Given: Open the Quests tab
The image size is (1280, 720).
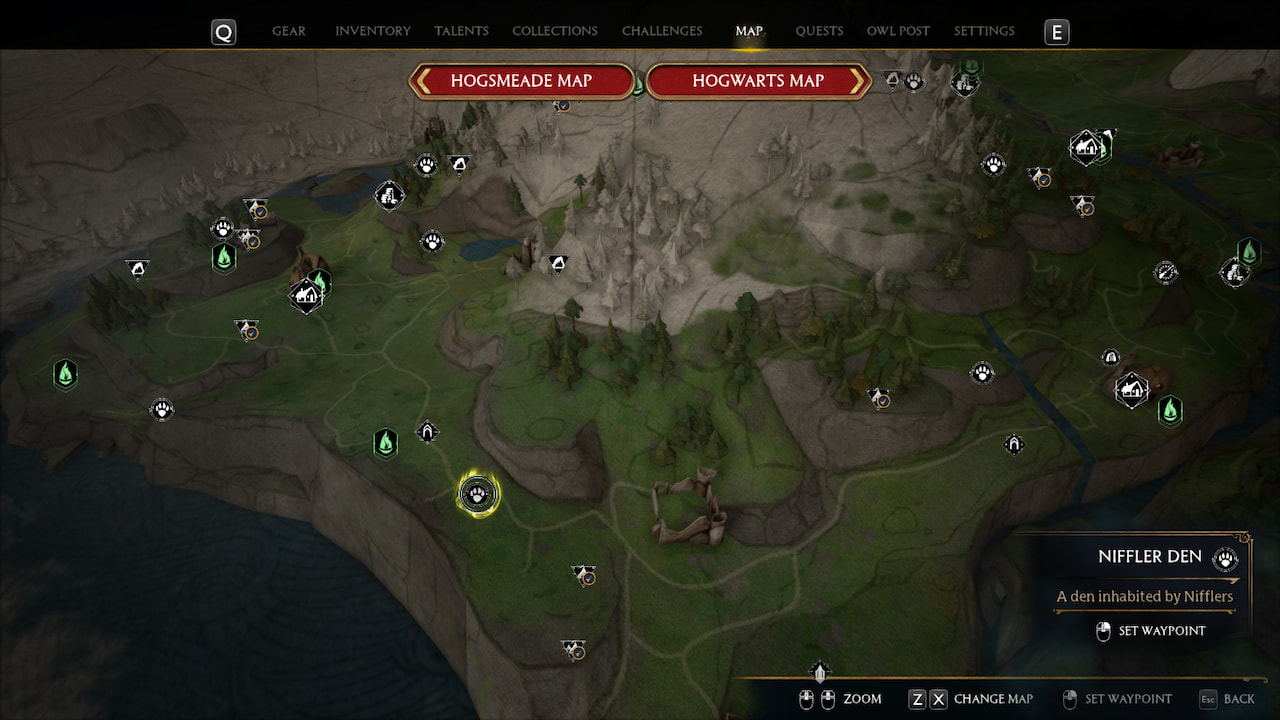Looking at the screenshot, I should [x=819, y=31].
